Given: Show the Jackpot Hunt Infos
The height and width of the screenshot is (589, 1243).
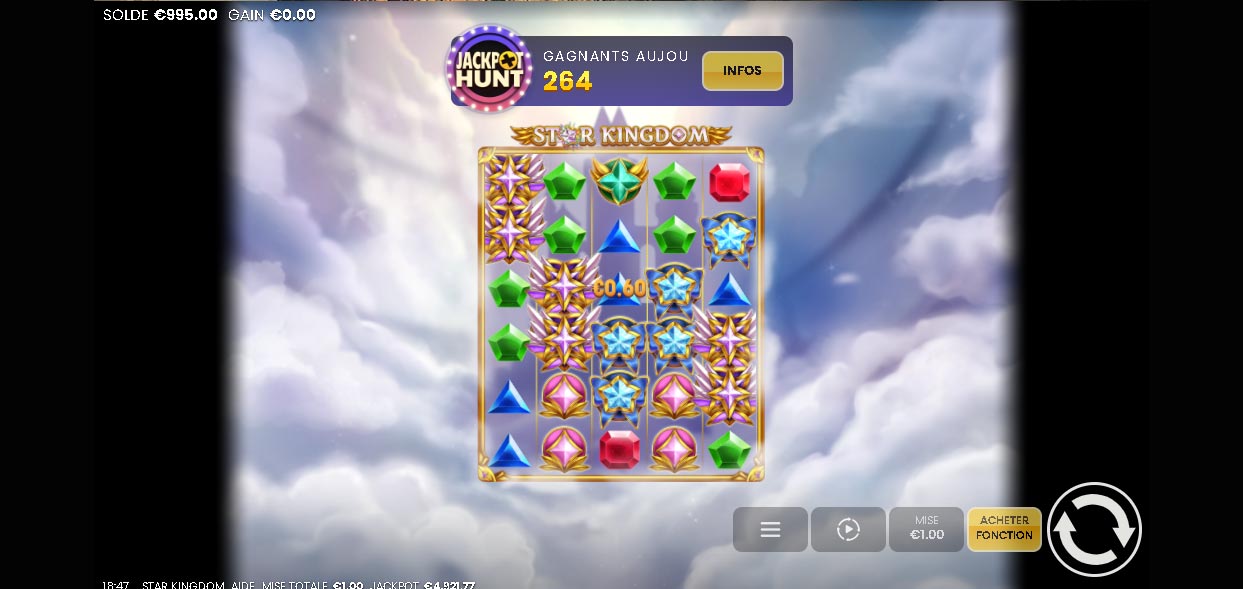Looking at the screenshot, I should 742,71.
